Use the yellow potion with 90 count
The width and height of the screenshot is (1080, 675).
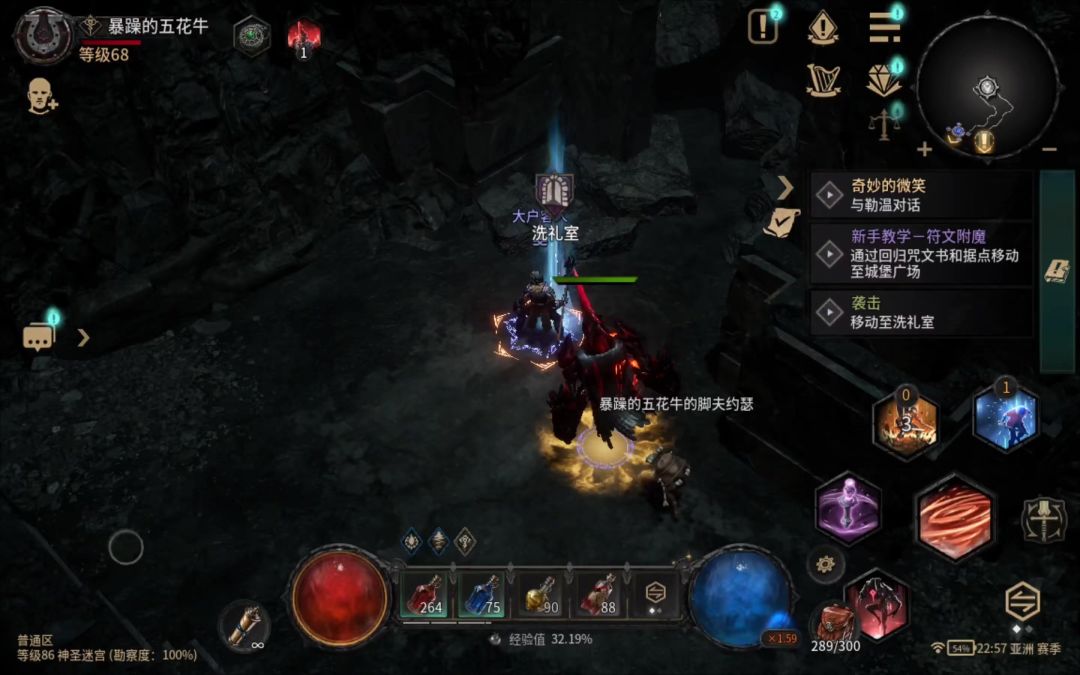[542, 595]
